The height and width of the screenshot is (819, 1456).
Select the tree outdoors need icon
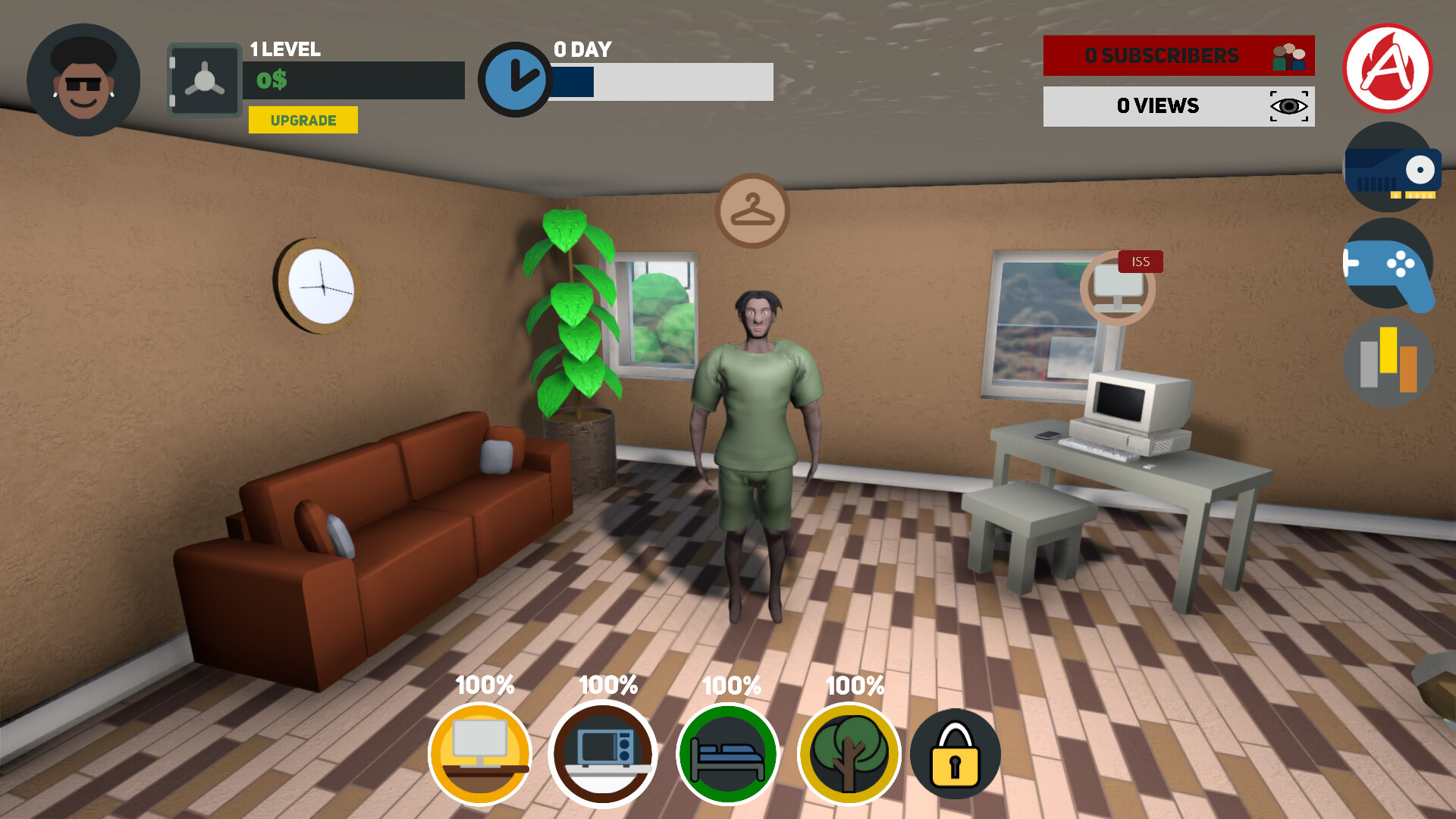click(x=849, y=754)
